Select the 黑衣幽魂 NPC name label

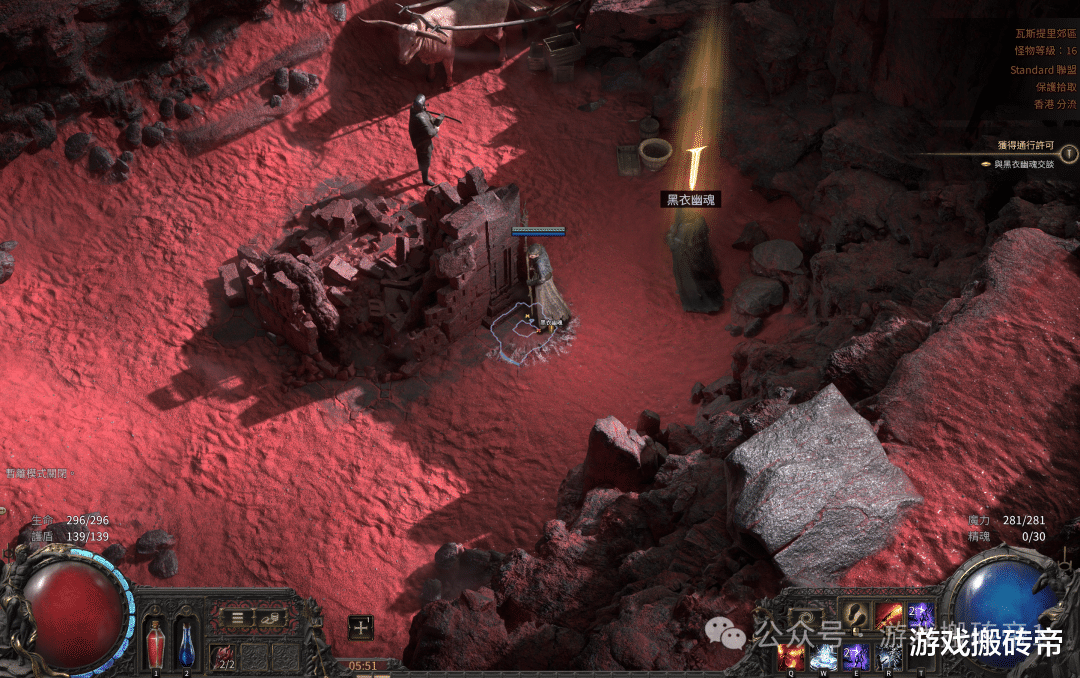click(x=692, y=200)
